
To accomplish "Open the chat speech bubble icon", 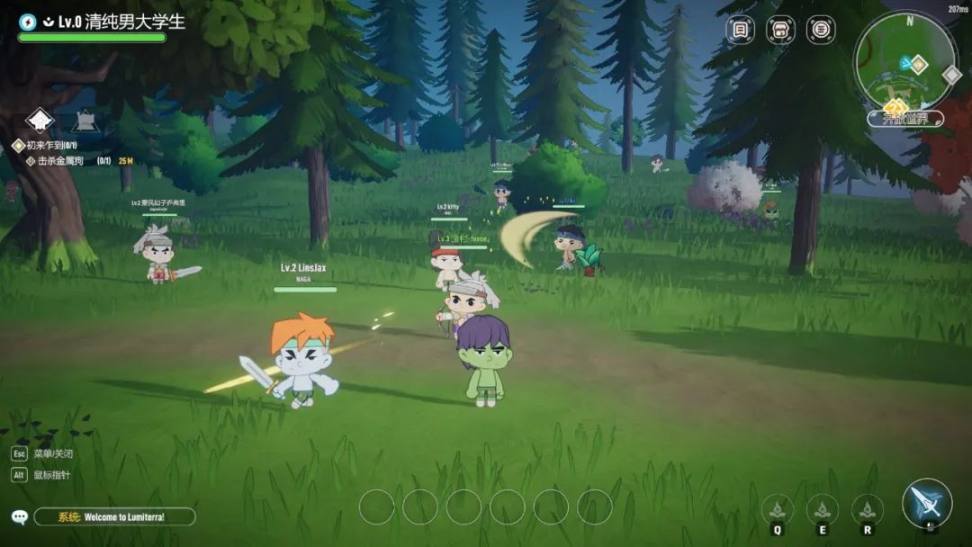I will 20,517.
